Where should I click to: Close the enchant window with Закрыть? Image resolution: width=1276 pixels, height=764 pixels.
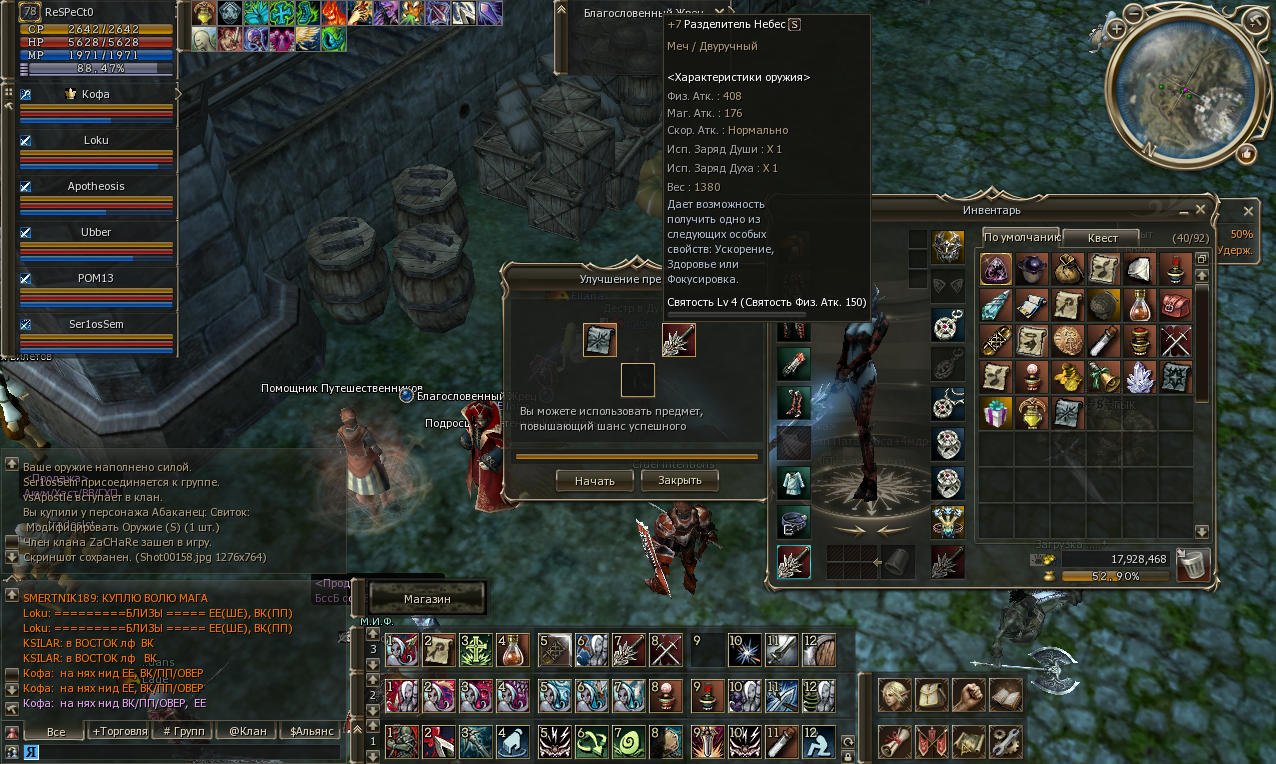click(679, 480)
